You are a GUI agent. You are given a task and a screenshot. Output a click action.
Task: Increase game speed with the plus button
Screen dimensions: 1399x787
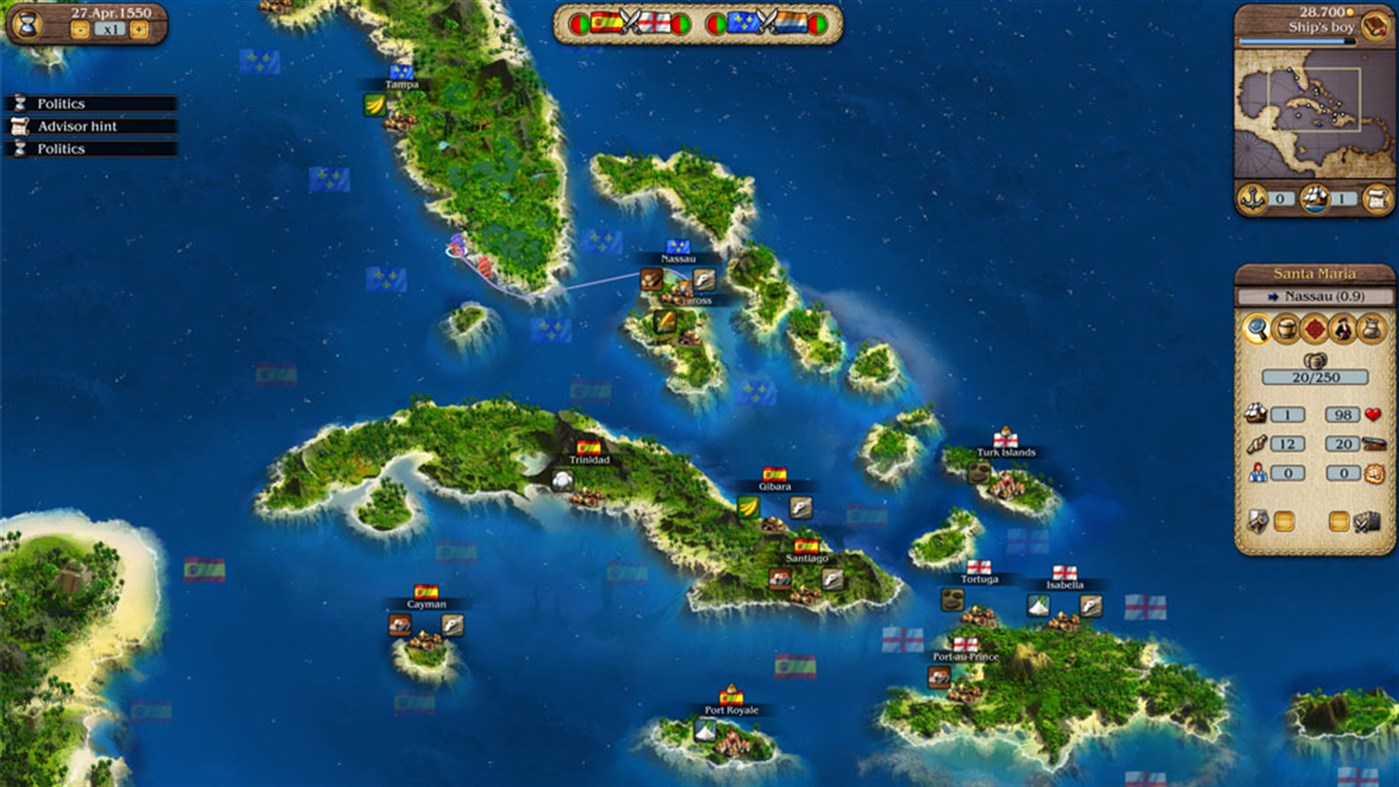138,29
